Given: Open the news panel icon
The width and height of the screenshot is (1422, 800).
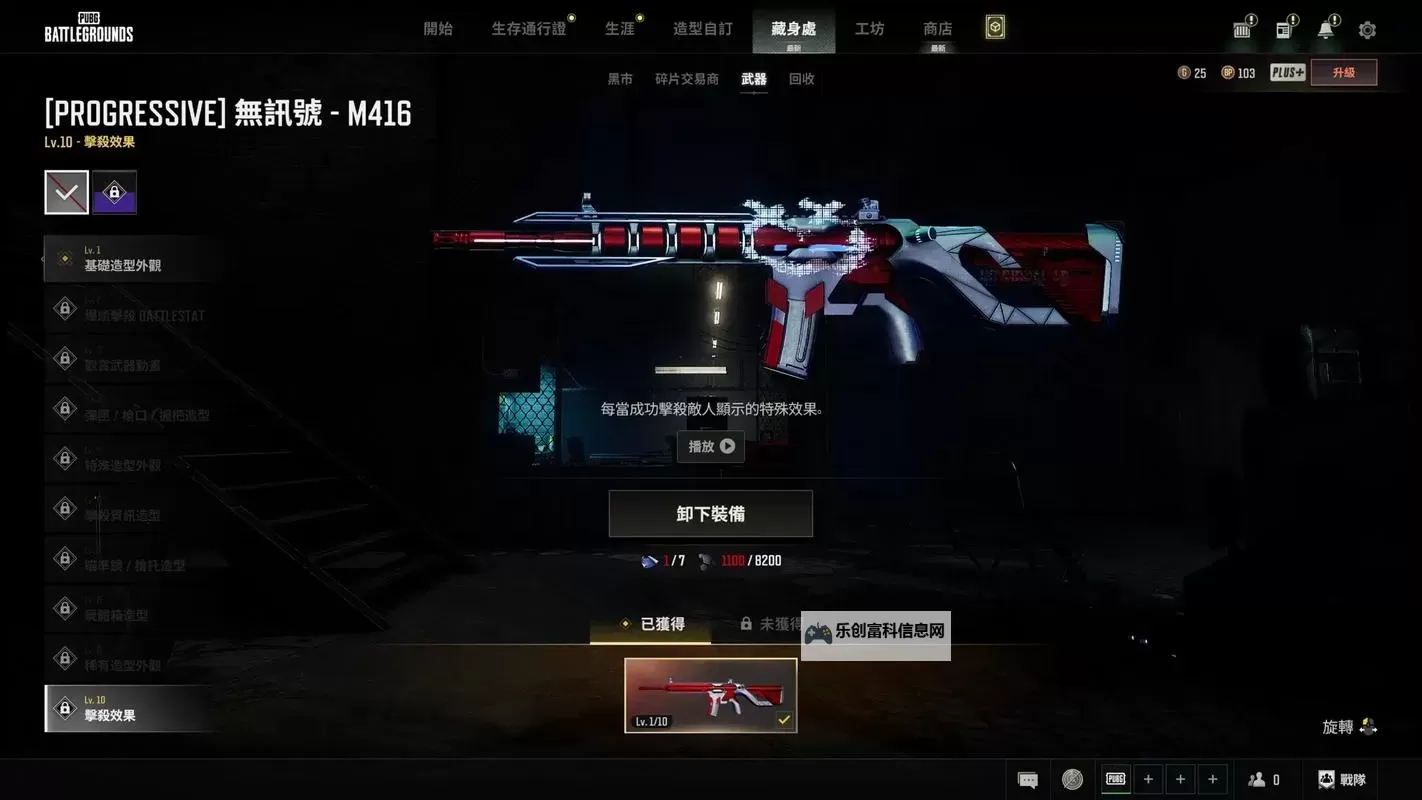Looking at the screenshot, I should (x=1284, y=29).
